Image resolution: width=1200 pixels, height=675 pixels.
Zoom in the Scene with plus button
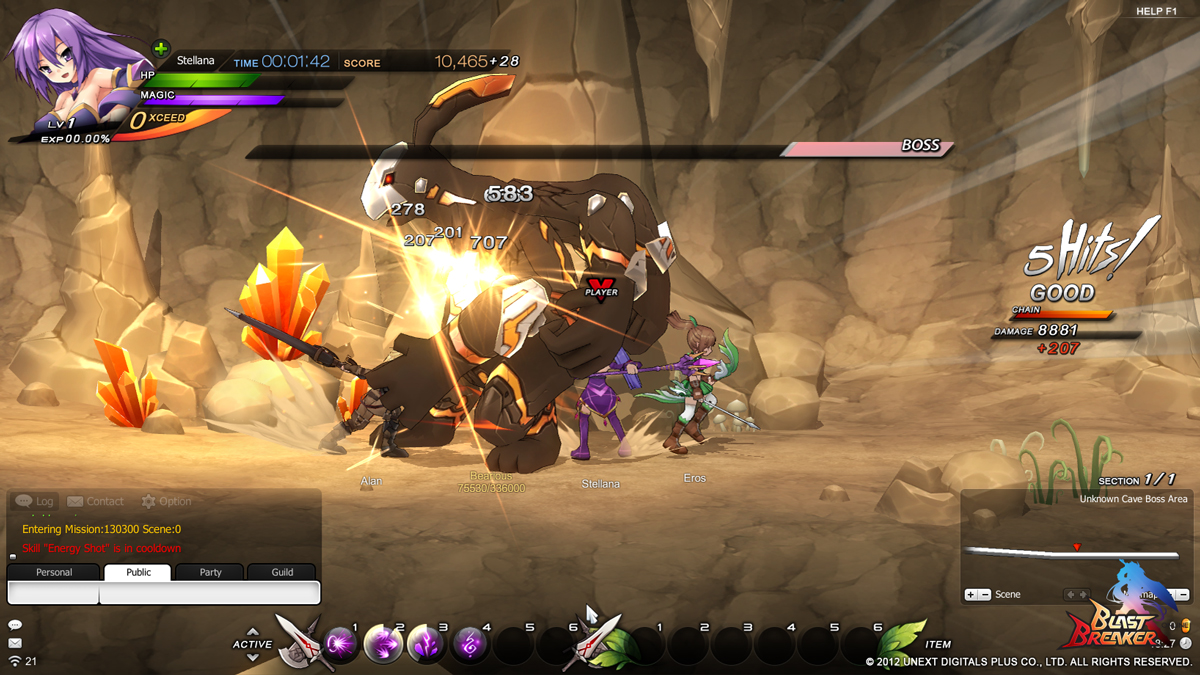pyautogui.click(x=970, y=595)
